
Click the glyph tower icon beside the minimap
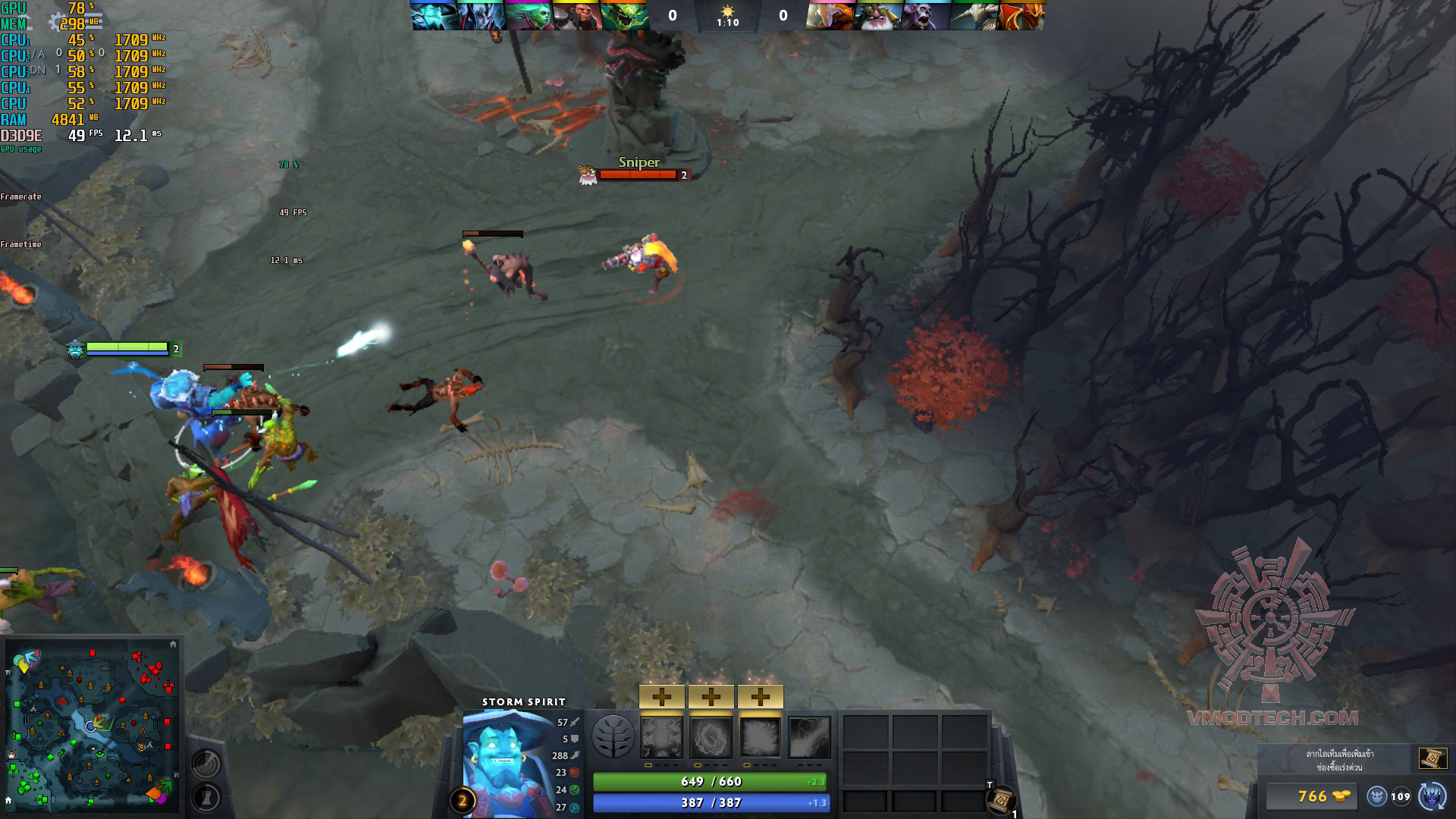[206, 797]
